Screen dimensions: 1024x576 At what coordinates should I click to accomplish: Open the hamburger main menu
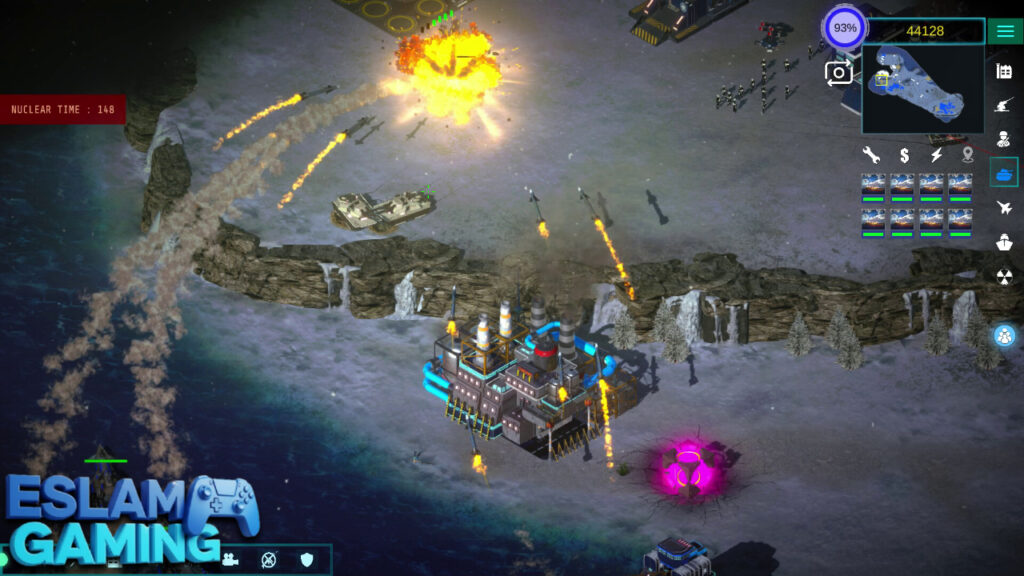[1005, 31]
